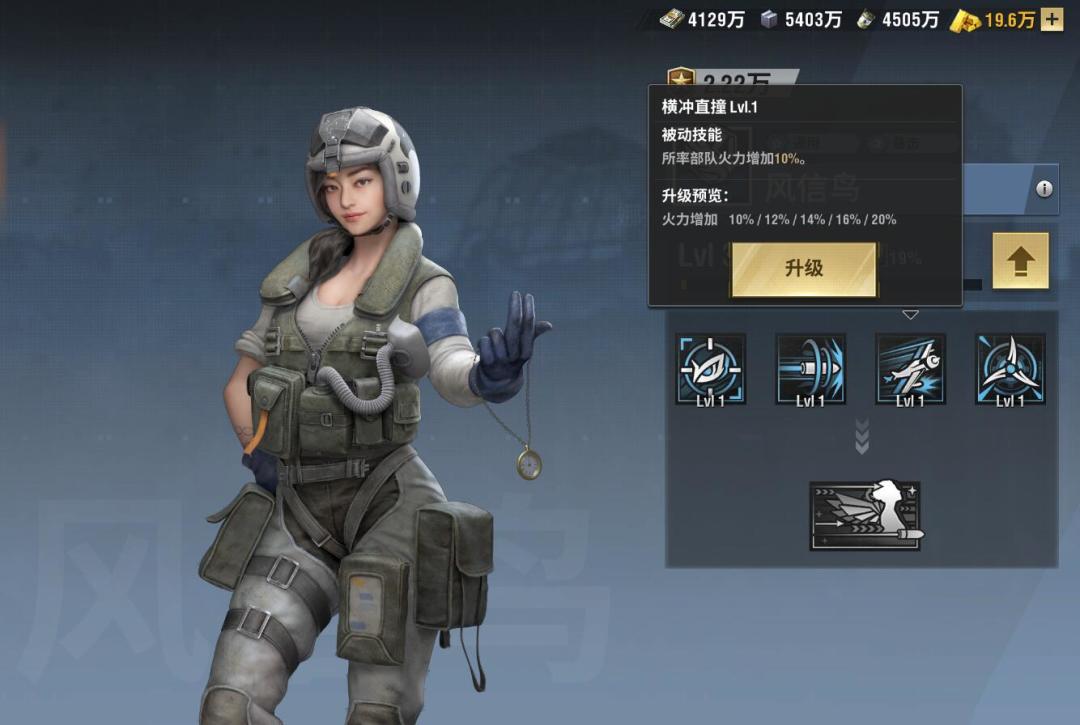Open the winged figure ultimate skill icon
This screenshot has height=725, width=1080.
coord(865,516)
